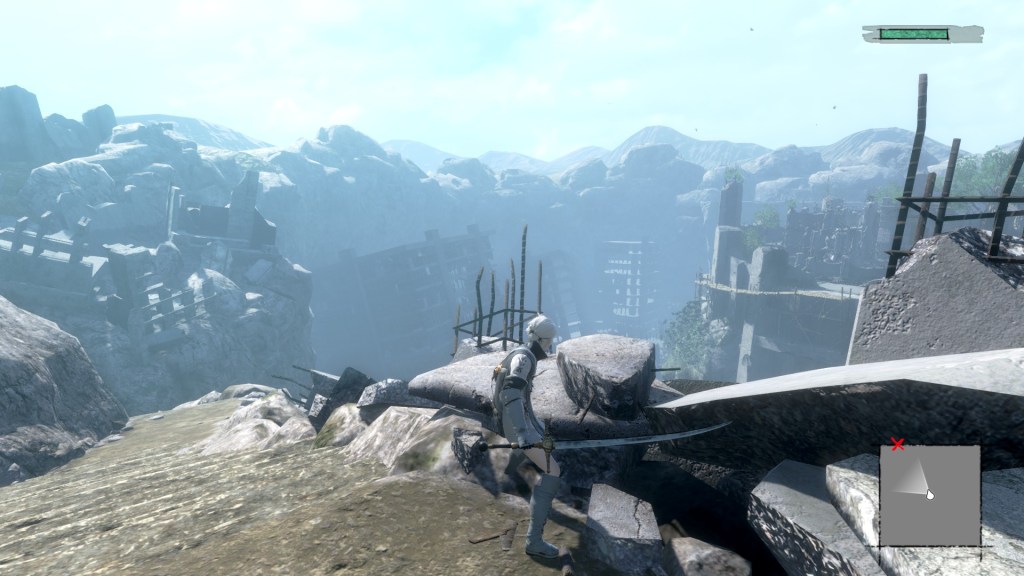Select the red X marker on minimap
This screenshot has height=576, width=1024.
pos(897,444)
